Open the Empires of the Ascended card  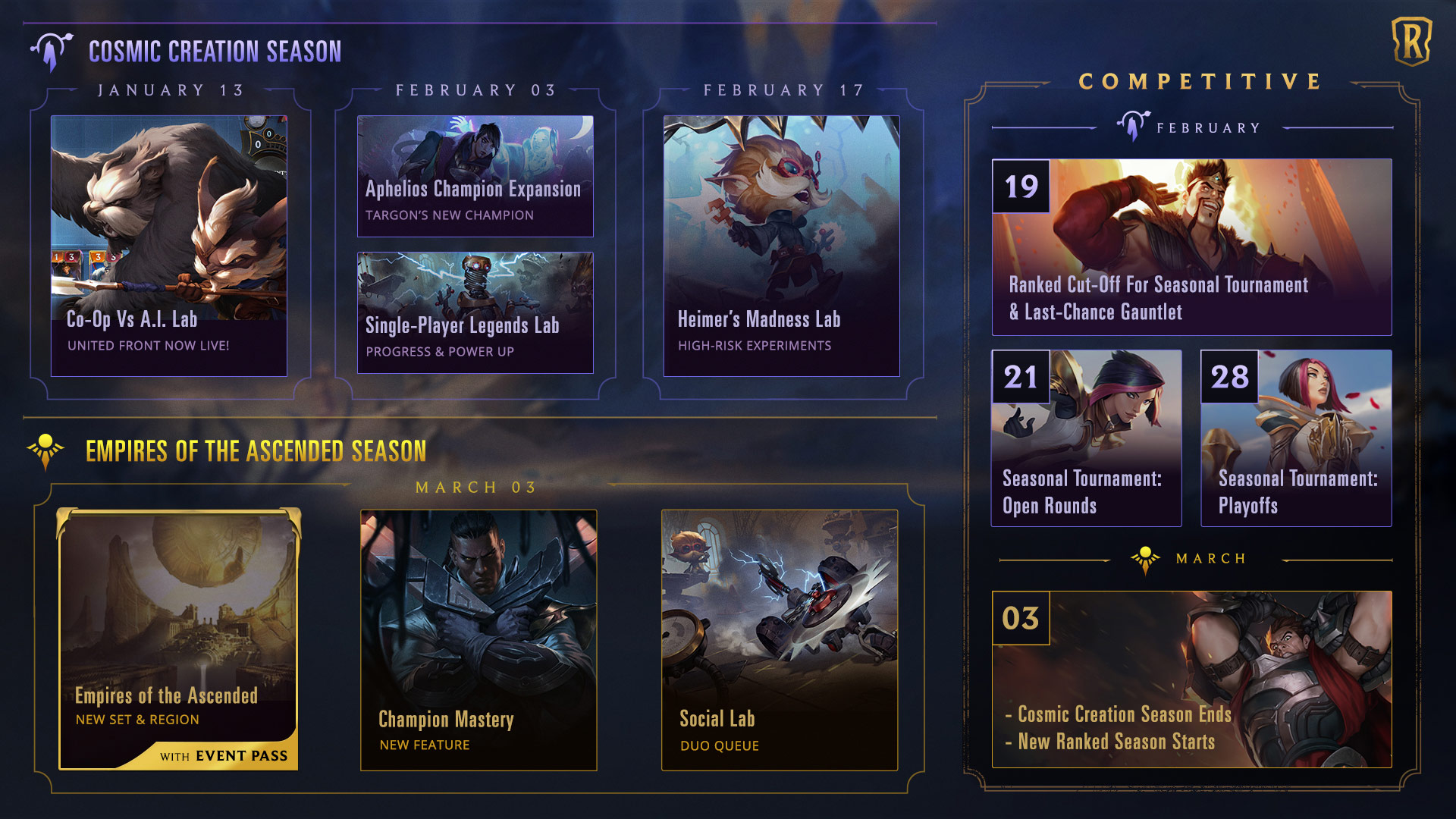click(x=179, y=639)
